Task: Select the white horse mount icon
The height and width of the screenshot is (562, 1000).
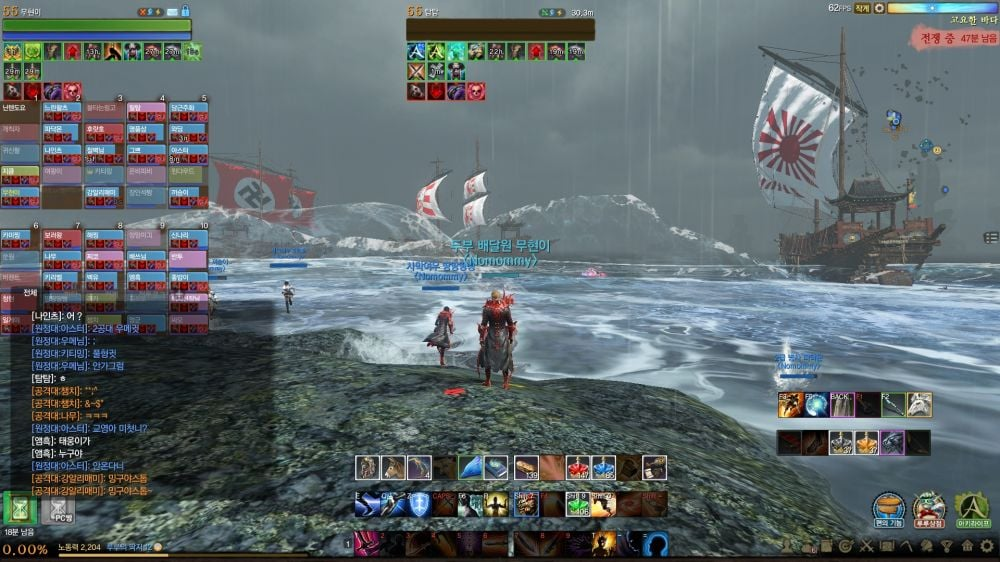Action: coord(918,404)
